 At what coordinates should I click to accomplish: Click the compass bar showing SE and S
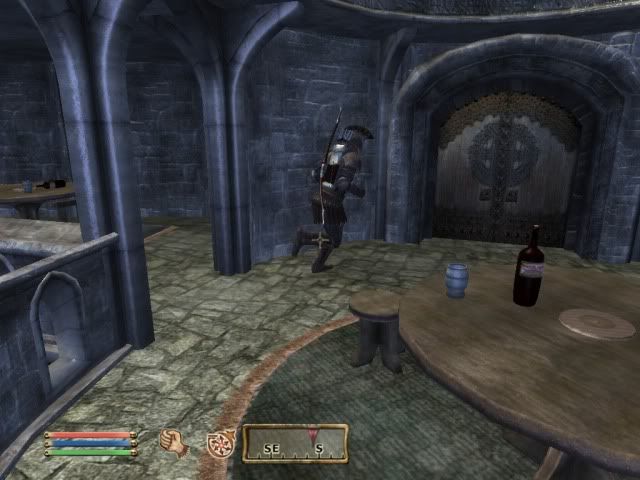tap(295, 443)
